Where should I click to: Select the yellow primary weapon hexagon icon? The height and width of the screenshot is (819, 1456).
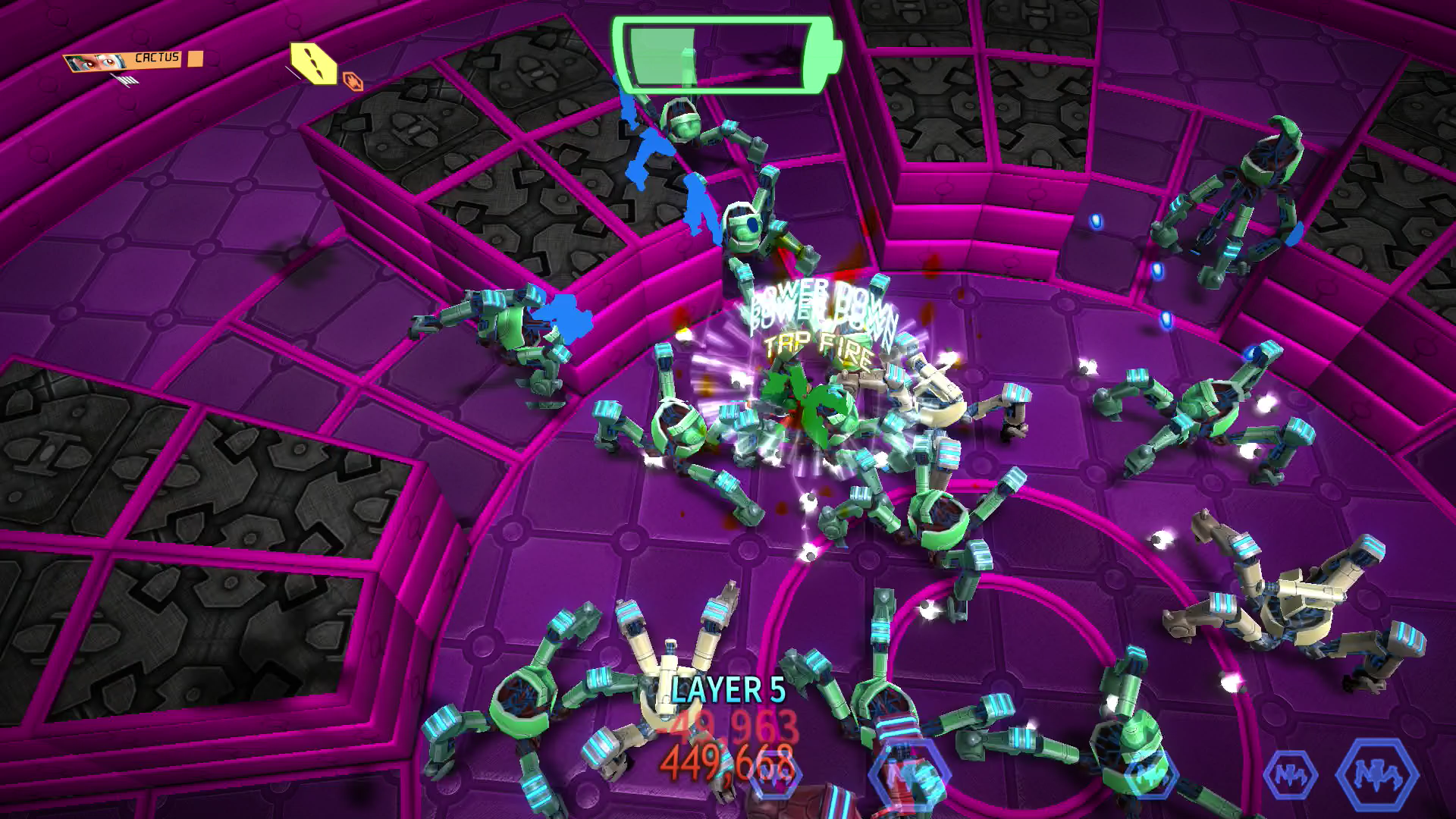[x=314, y=64]
